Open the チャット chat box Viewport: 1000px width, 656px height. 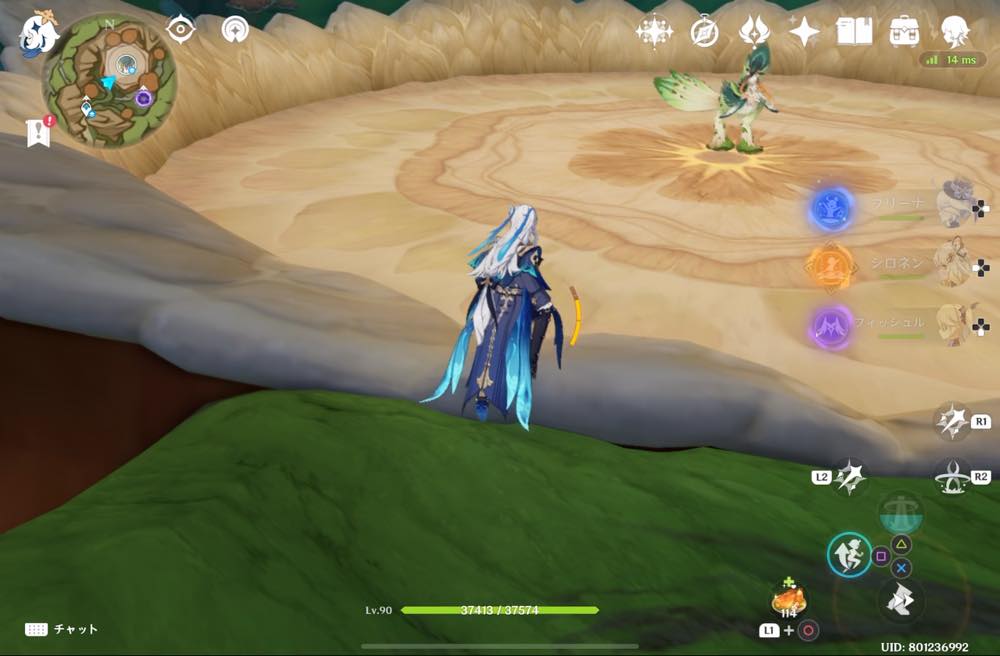pyautogui.click(x=62, y=629)
